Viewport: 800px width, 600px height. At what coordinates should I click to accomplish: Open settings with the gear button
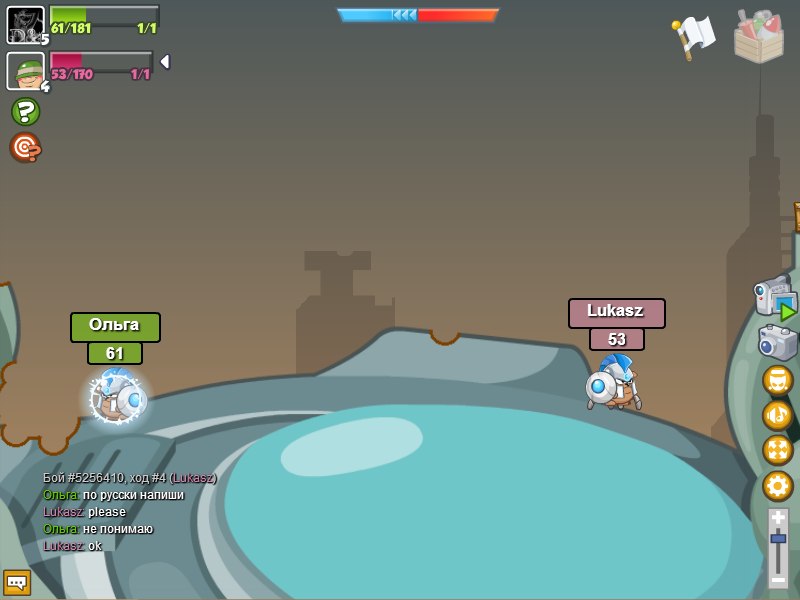[777, 486]
